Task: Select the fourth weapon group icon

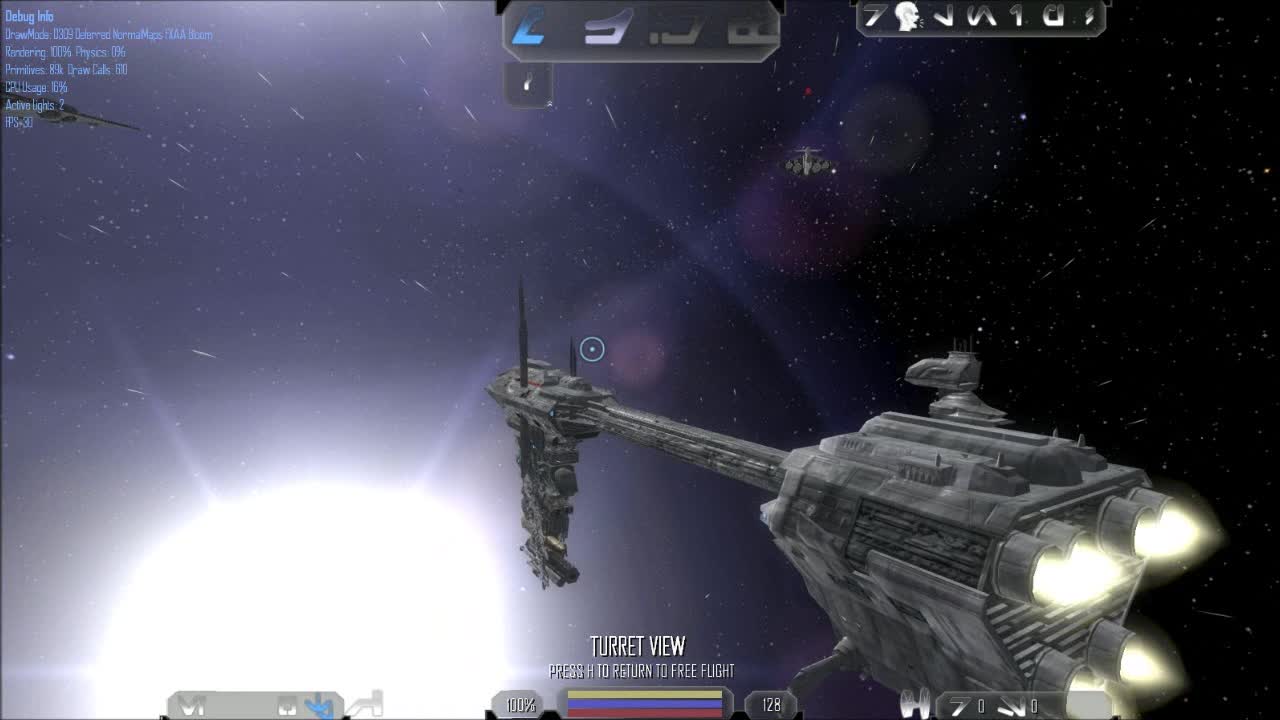Action: click(x=750, y=28)
